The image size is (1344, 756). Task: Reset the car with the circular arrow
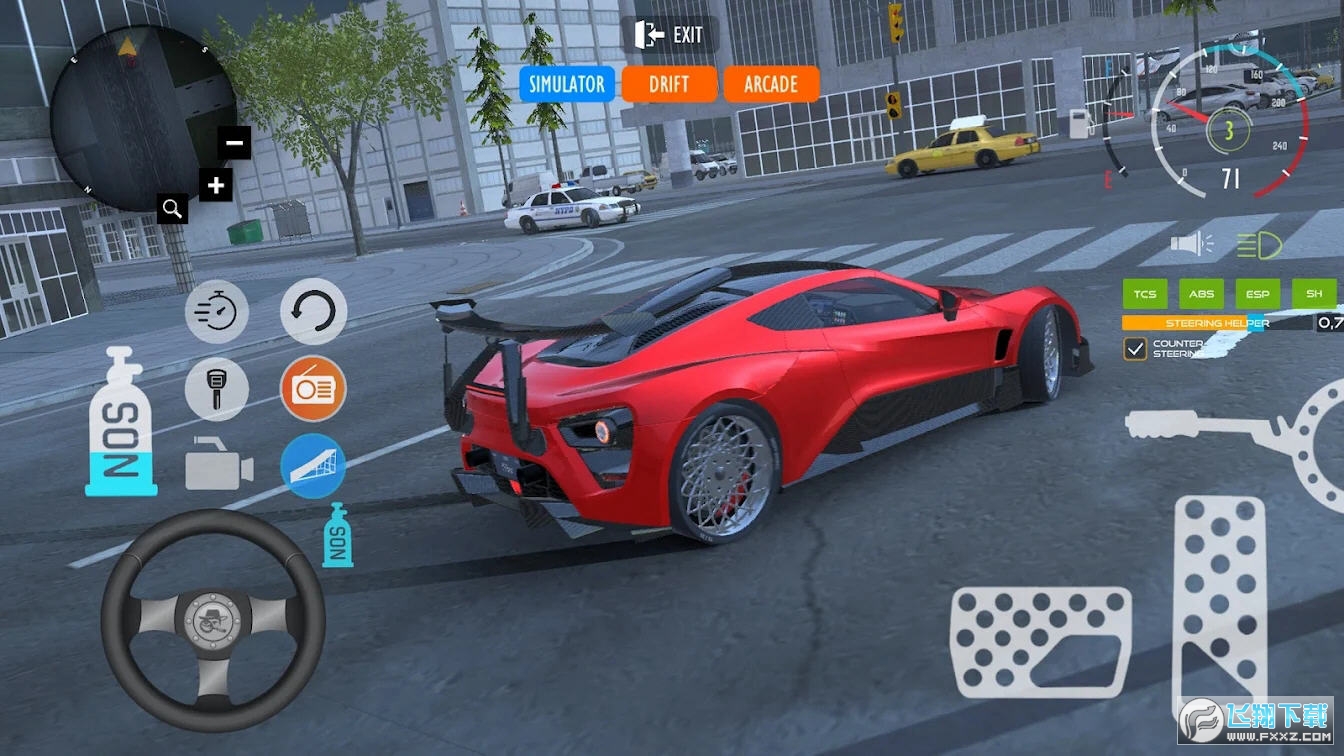tap(313, 311)
